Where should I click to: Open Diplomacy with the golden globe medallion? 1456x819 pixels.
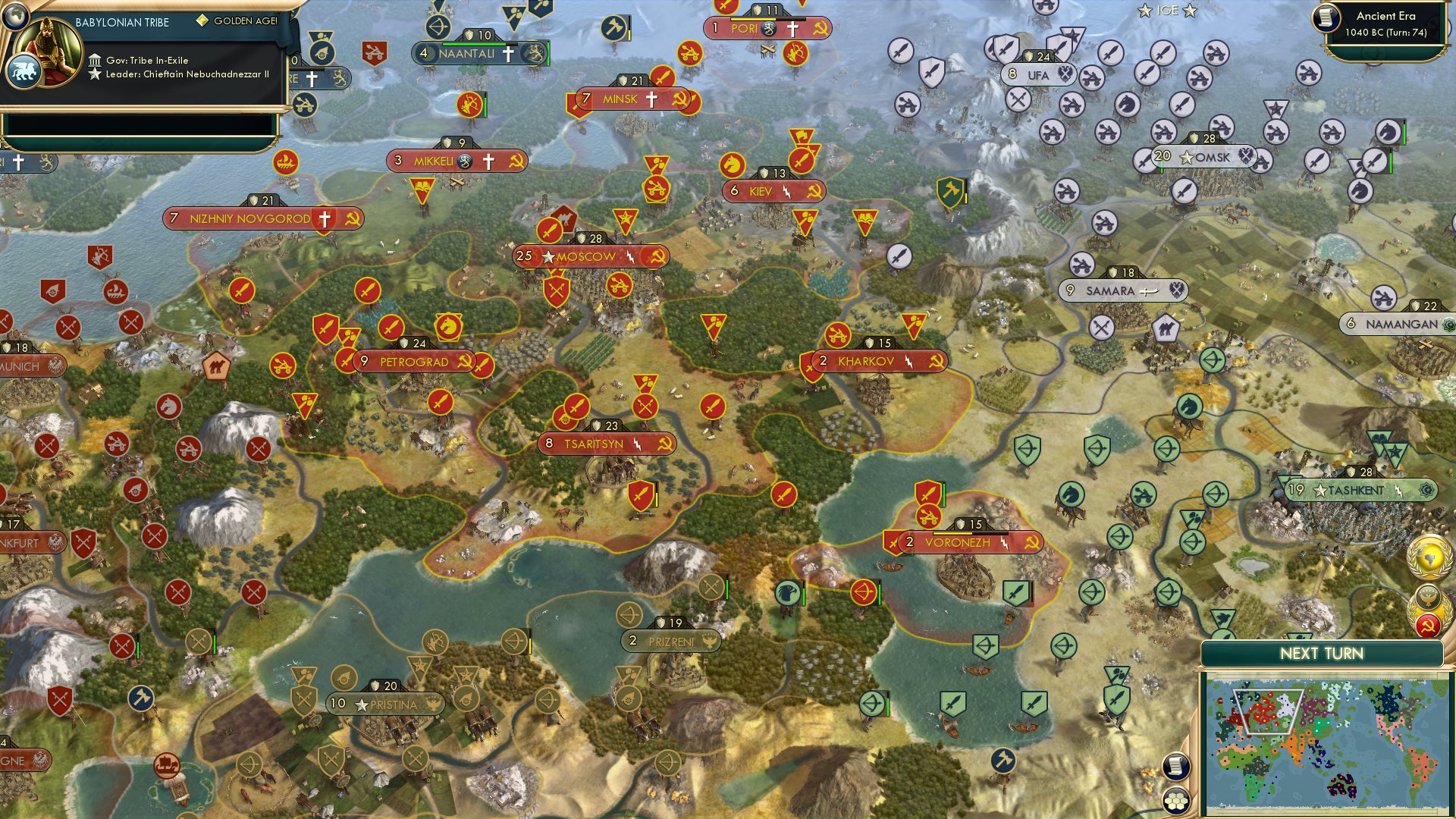click(x=1429, y=556)
